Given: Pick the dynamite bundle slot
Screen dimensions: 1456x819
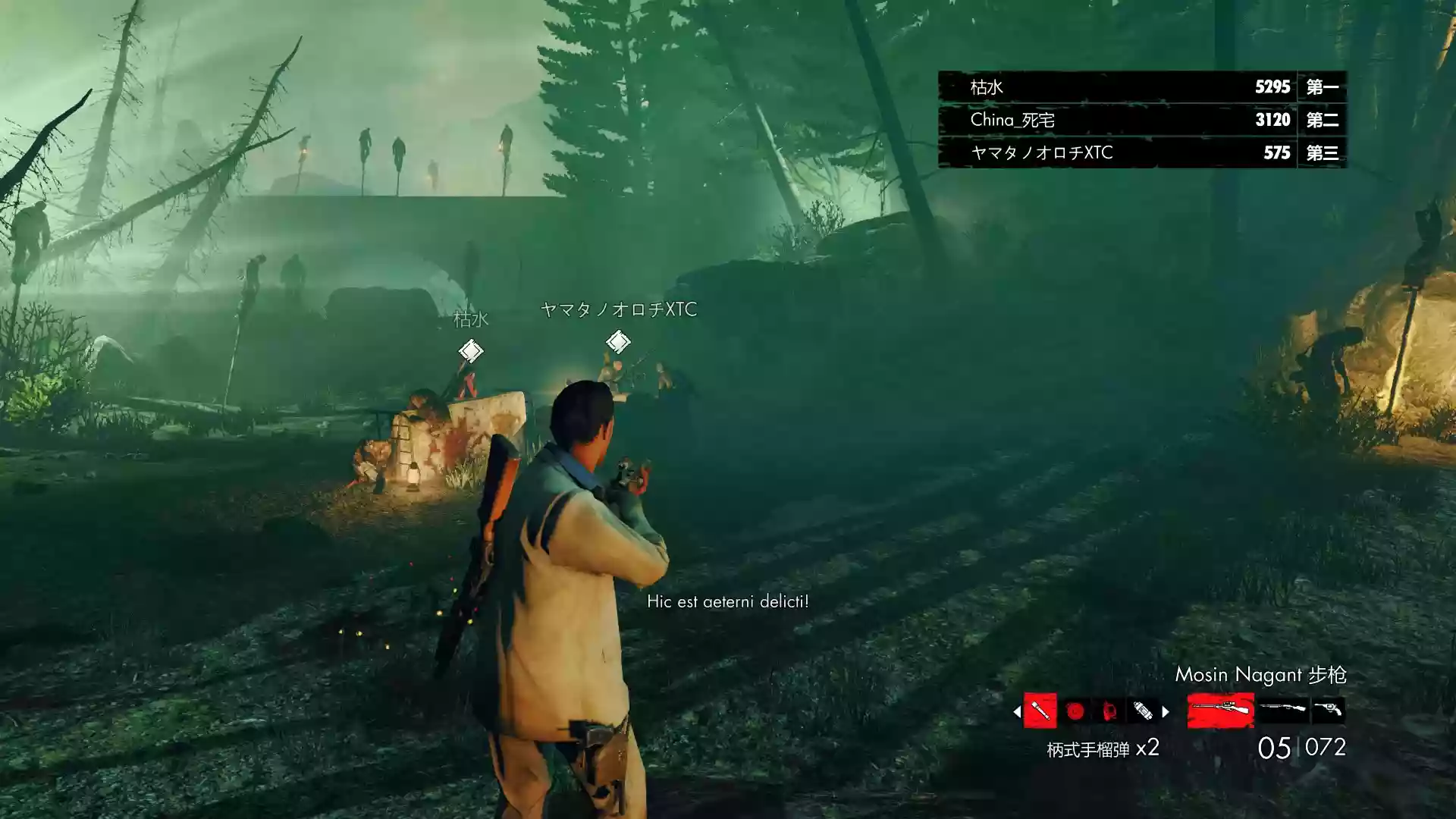Looking at the screenshot, I should pyautogui.click(x=1143, y=711).
